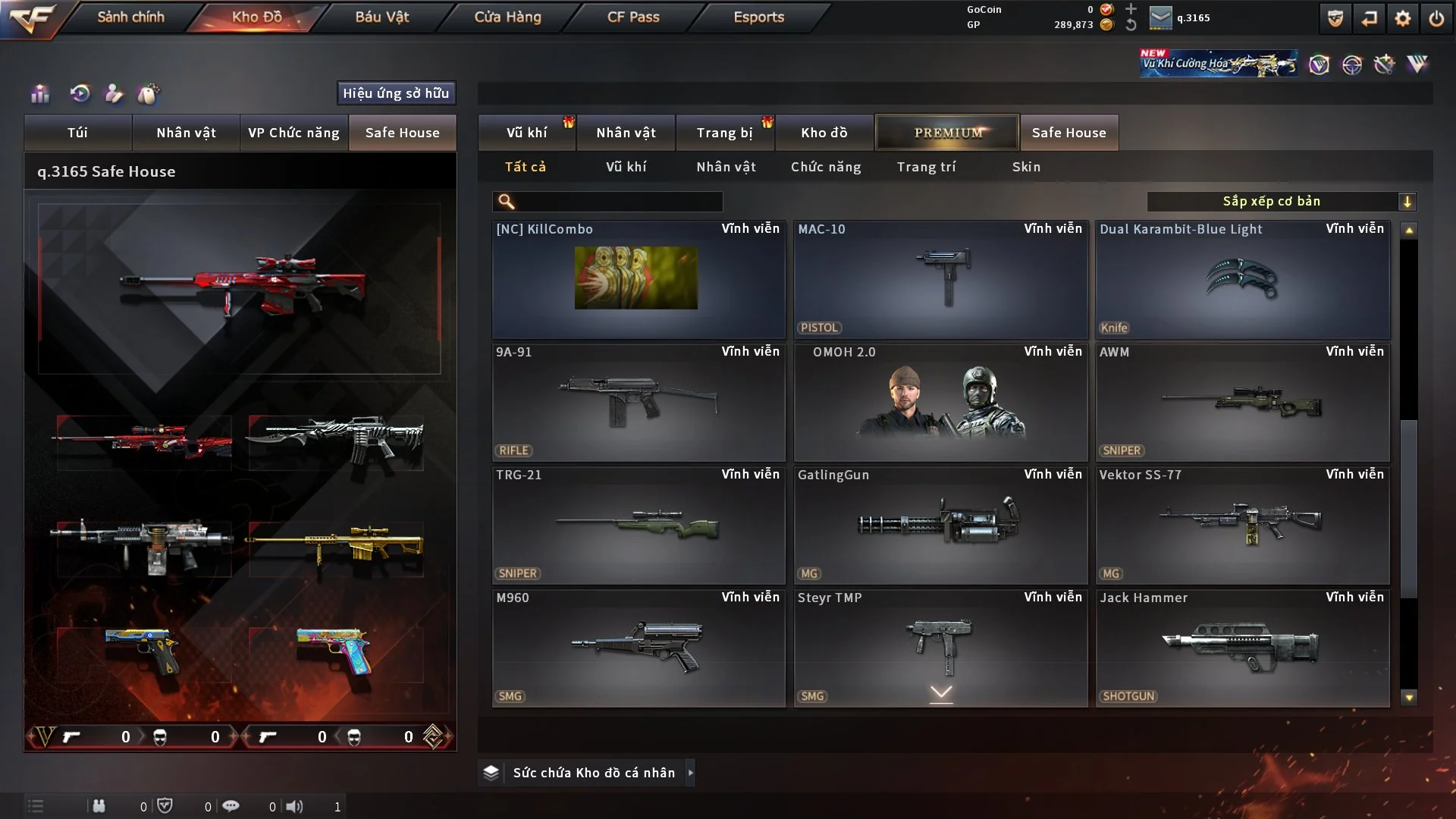1456x819 pixels.
Task: Open the settings gear icon
Action: 1403,18
